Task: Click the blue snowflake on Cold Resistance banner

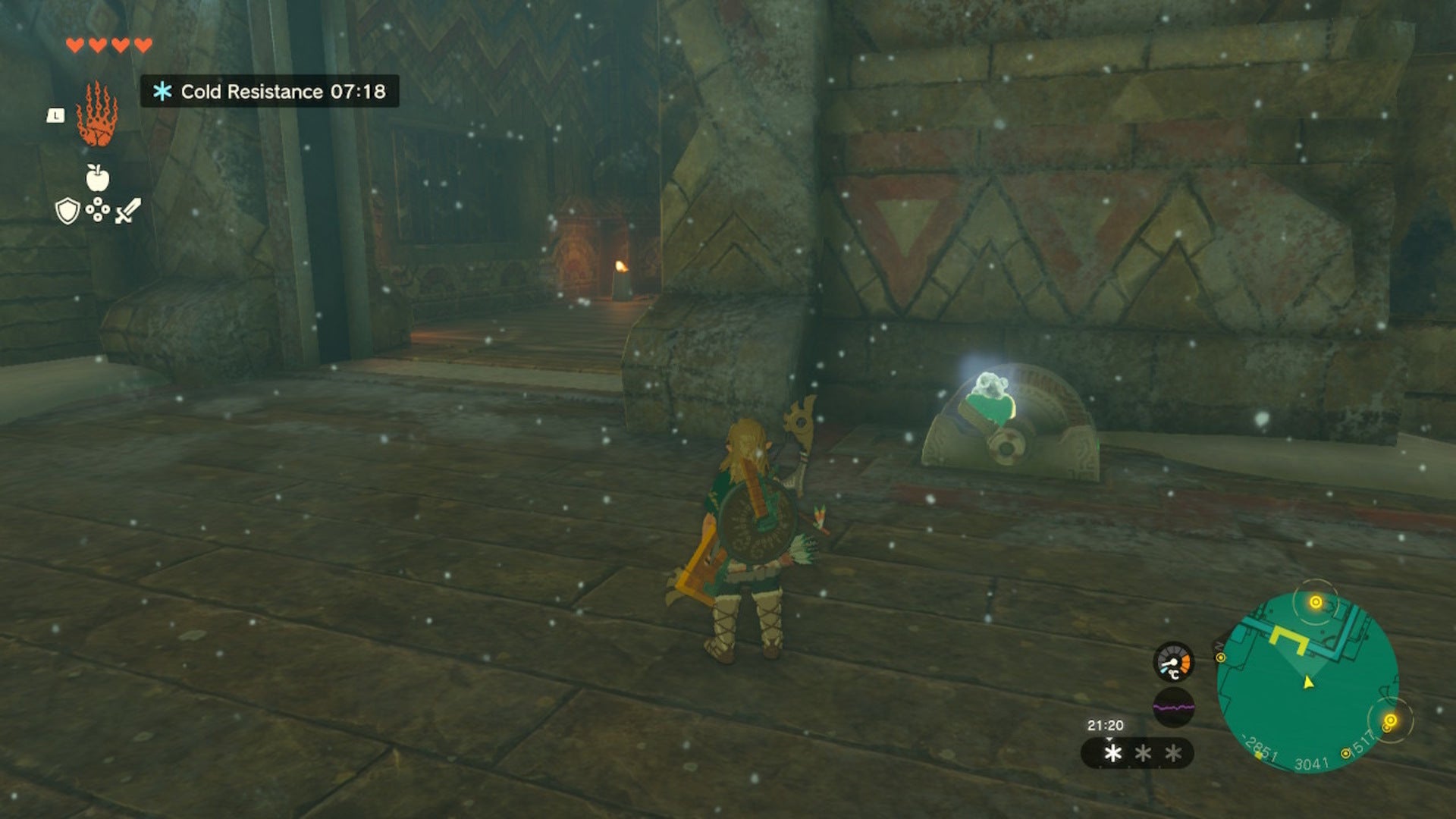Action: [x=162, y=90]
